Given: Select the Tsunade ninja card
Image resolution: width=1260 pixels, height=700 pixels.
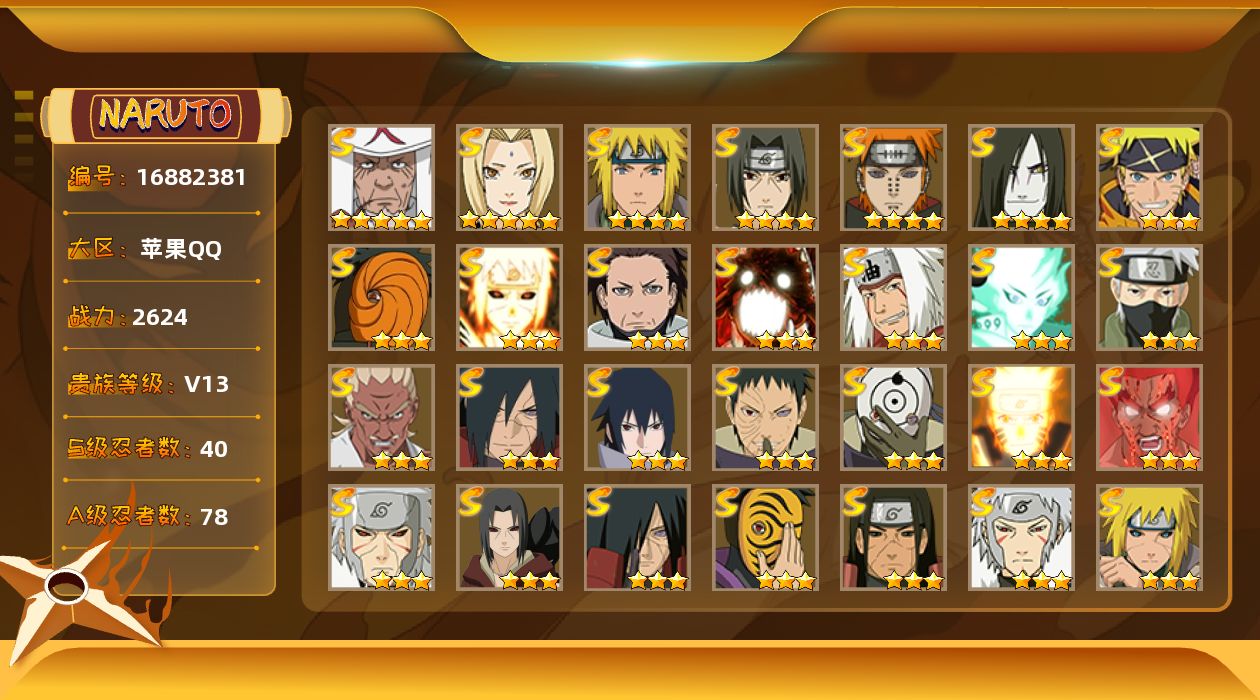Looking at the screenshot, I should pyautogui.click(x=509, y=178).
